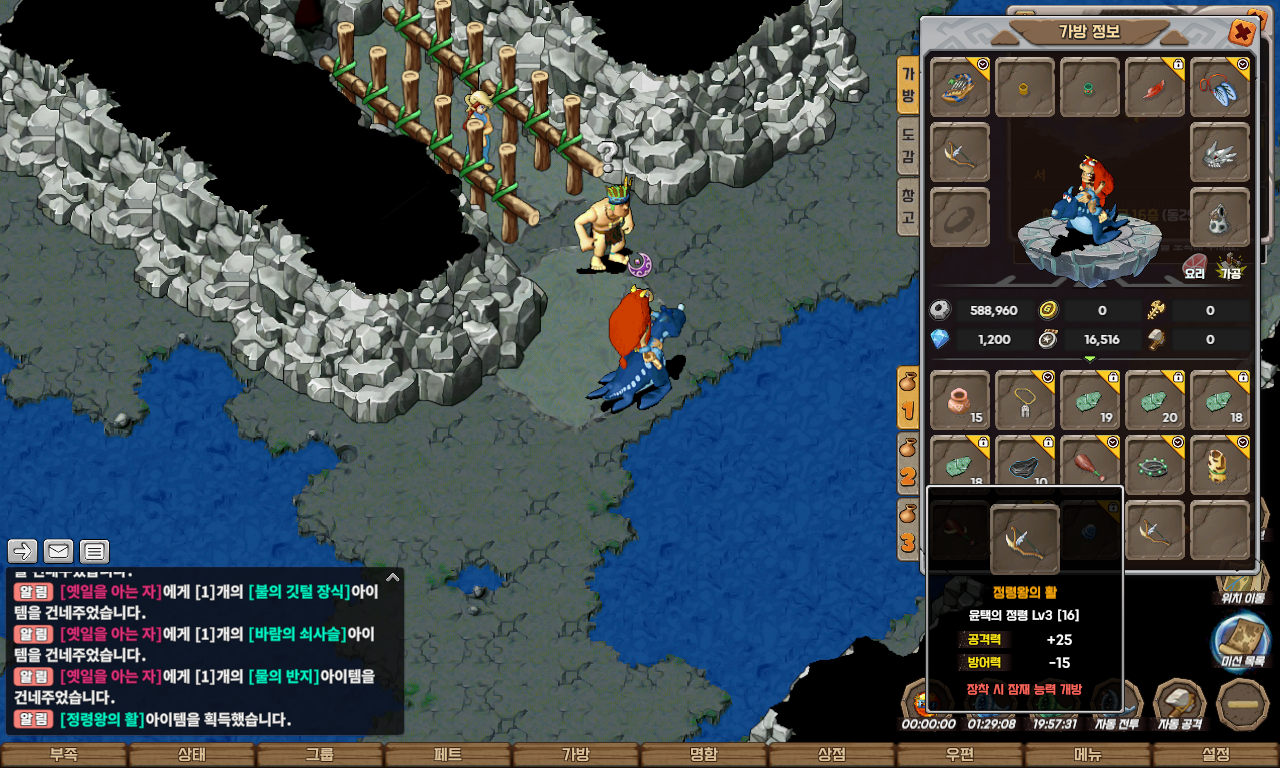The height and width of the screenshot is (768, 1280).
Task: Close the 가방 정보 bag window
Action: pyautogui.click(x=1242, y=33)
